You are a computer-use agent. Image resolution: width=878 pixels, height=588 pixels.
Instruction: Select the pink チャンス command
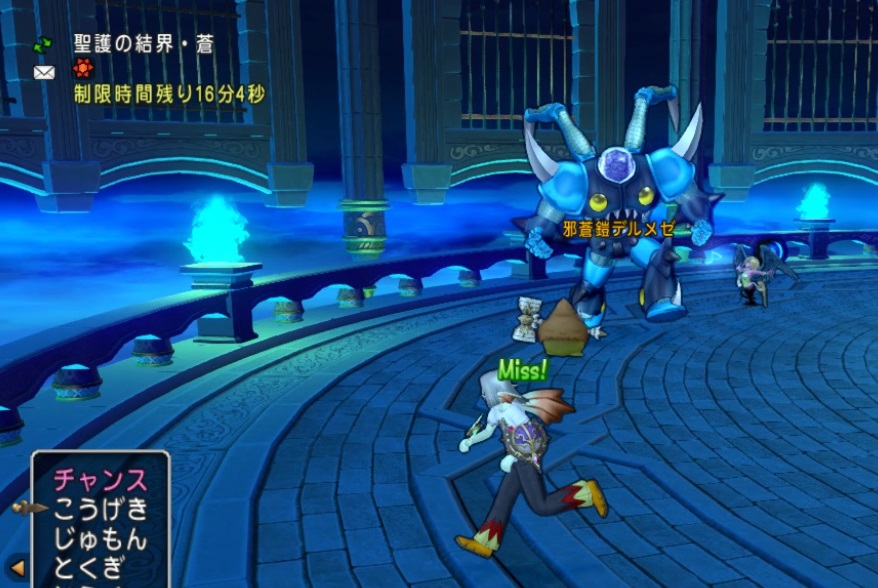(x=100, y=480)
